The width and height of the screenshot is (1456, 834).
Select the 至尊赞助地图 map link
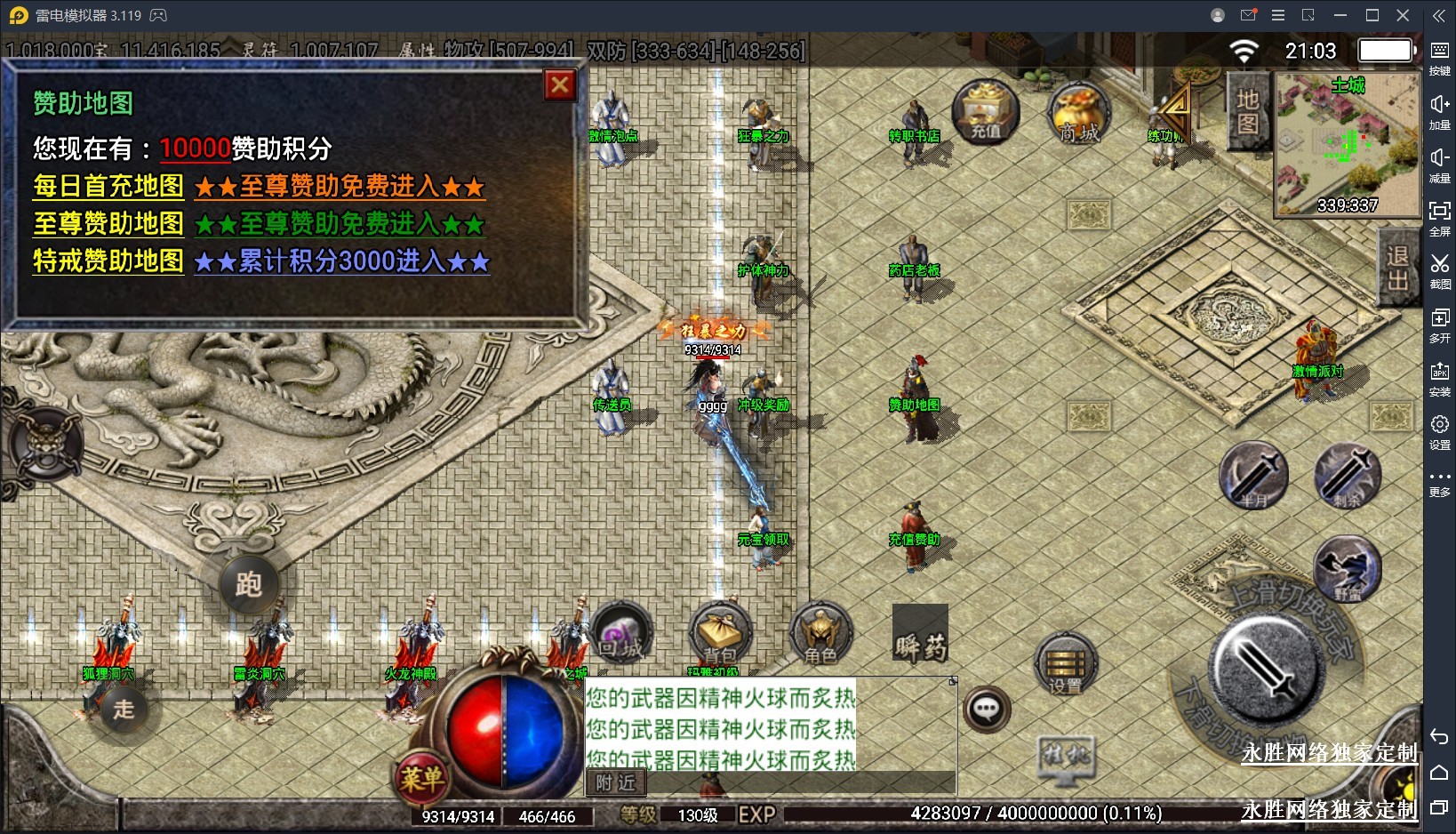coord(108,223)
